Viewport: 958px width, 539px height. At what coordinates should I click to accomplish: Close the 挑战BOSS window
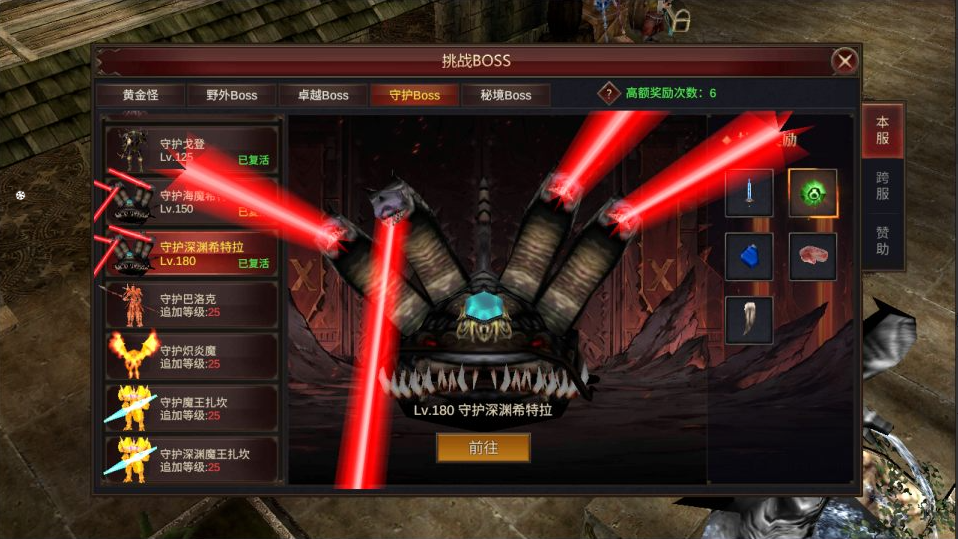(x=845, y=61)
